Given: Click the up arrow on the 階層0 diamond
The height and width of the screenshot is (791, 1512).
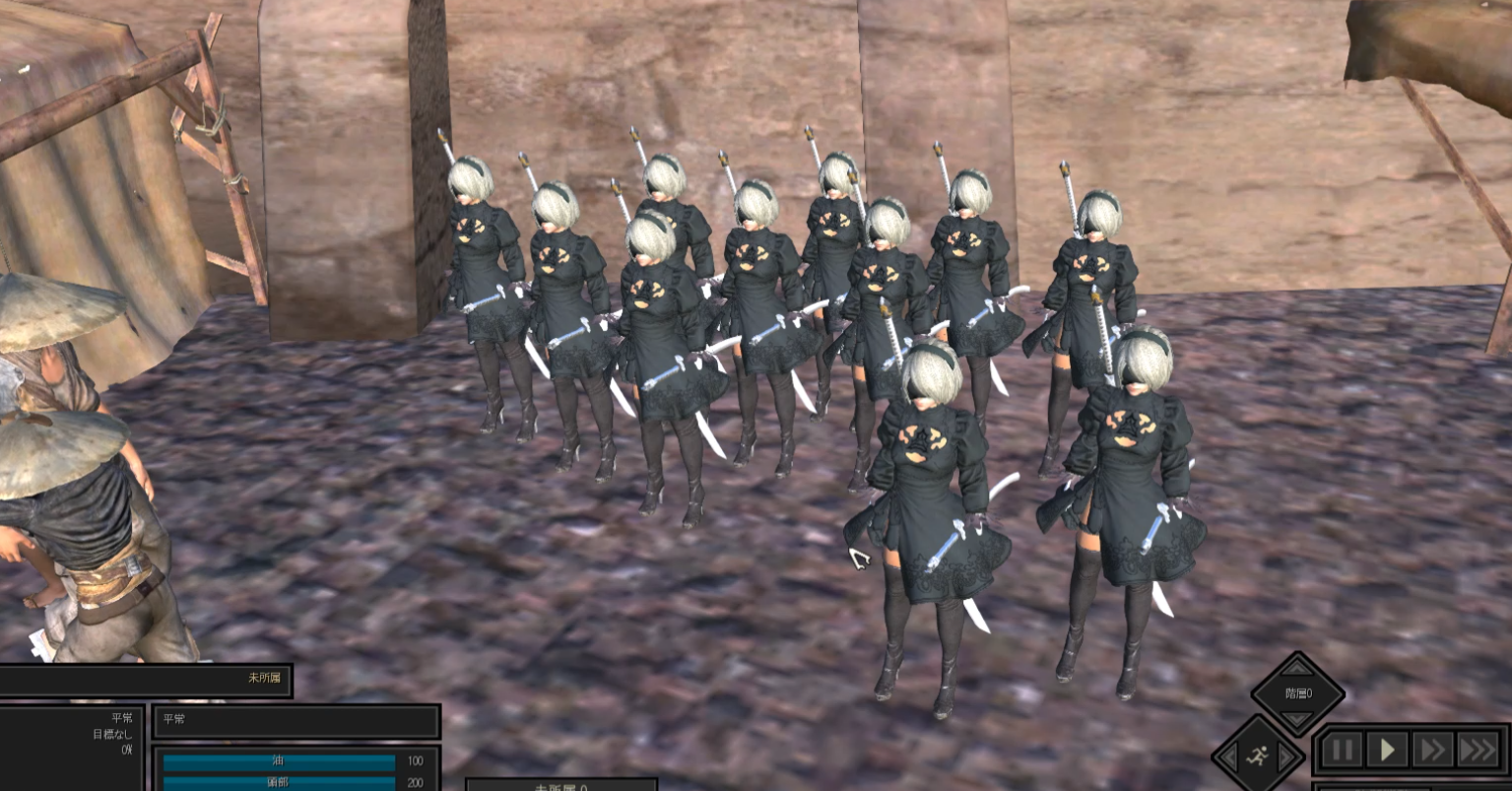Looking at the screenshot, I should pos(1297,667).
